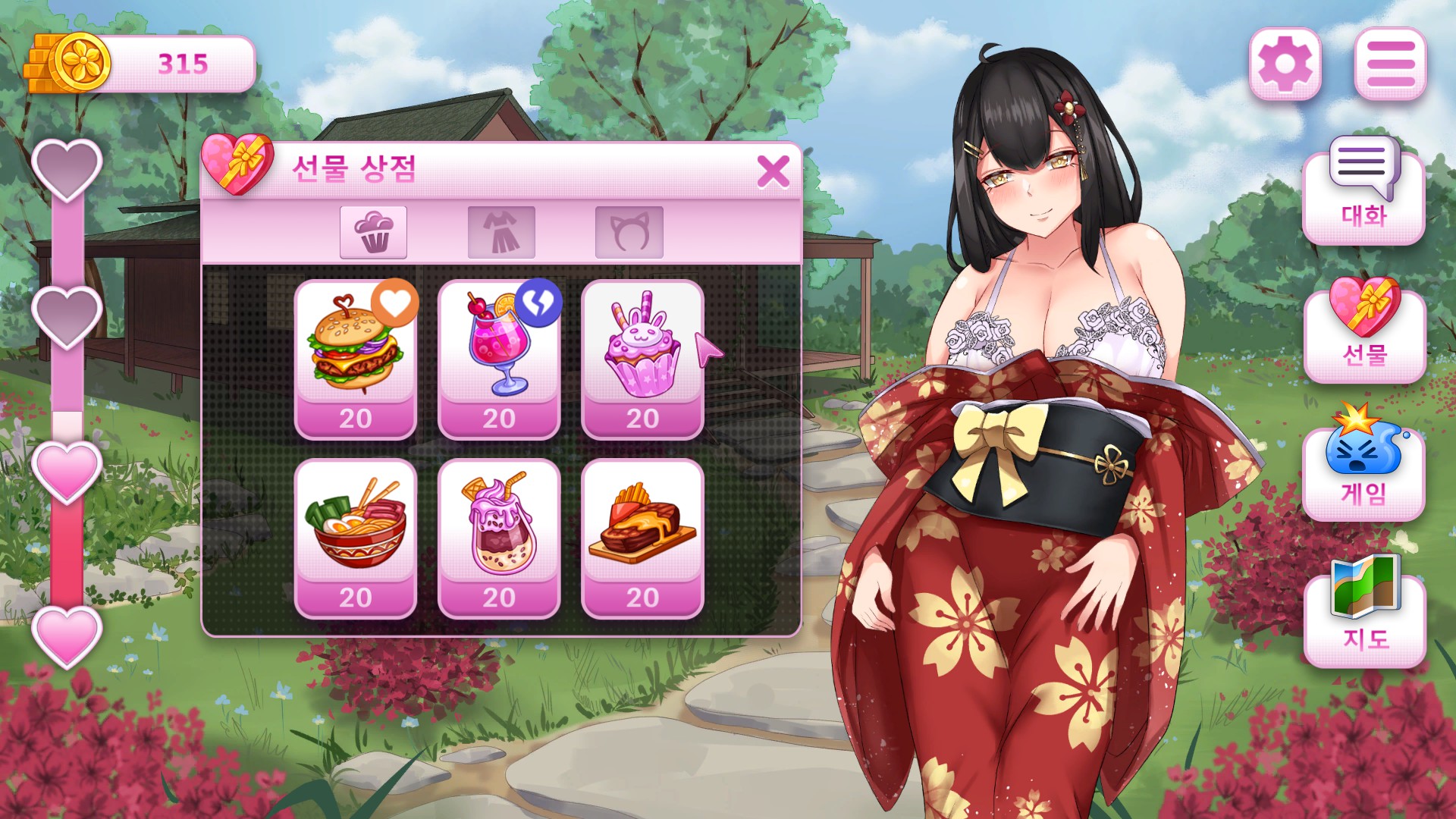Switch to the clothing tab in the shop
The width and height of the screenshot is (1456, 819).
point(500,233)
